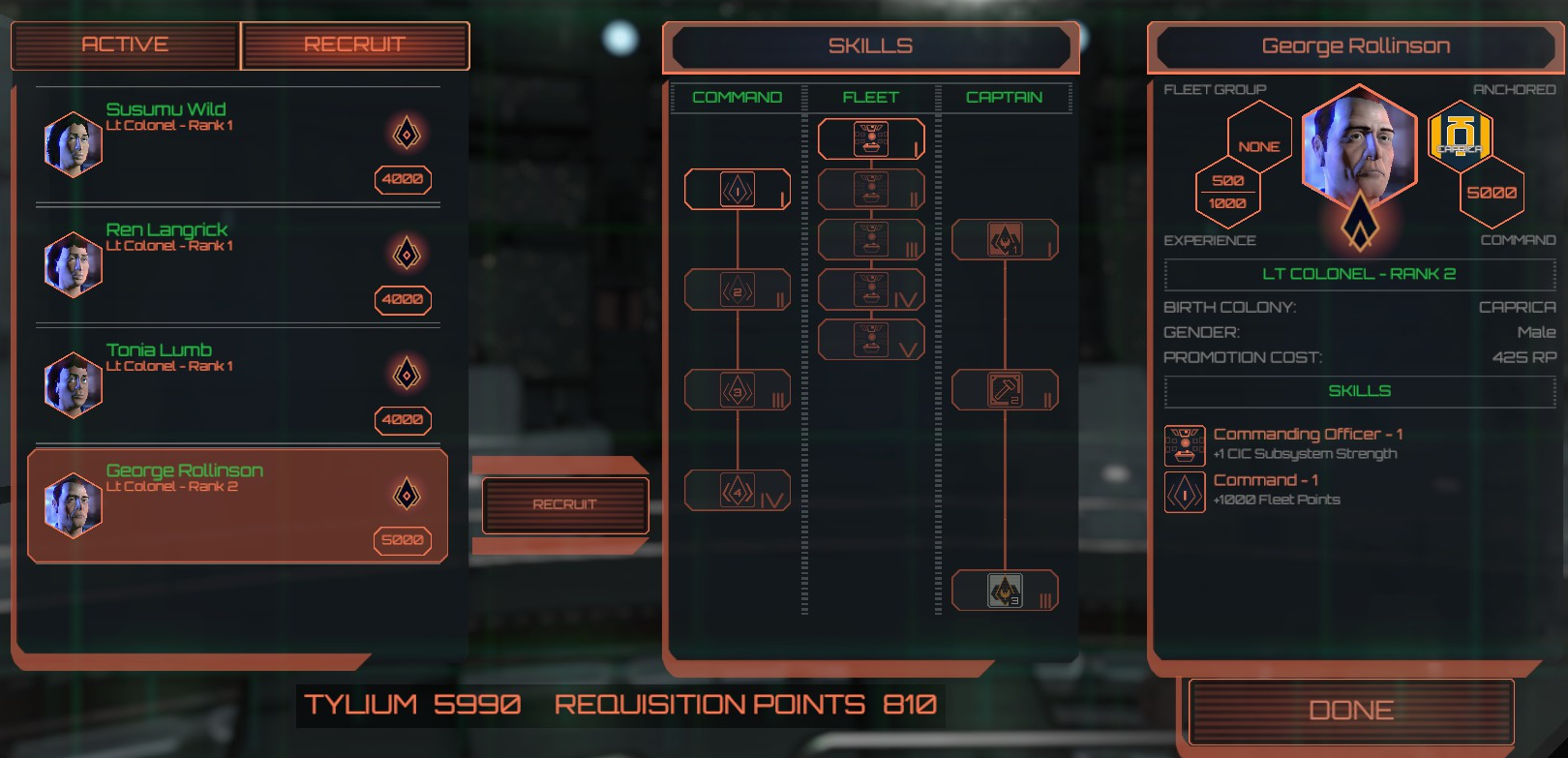
Task: Pick George Rollinson in the recruit list
Action: pos(237,504)
